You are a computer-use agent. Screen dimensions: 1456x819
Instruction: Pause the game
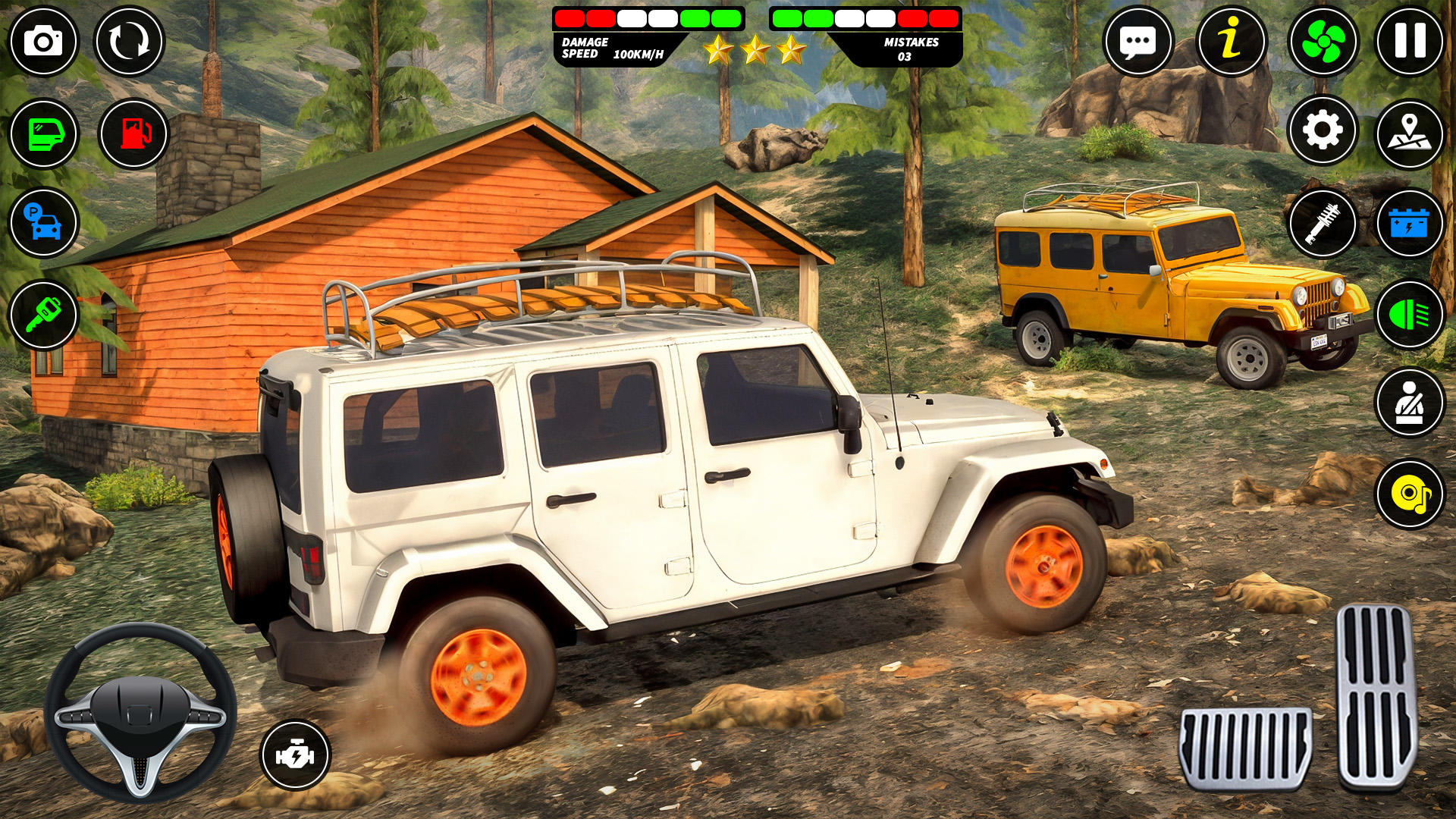click(1410, 41)
